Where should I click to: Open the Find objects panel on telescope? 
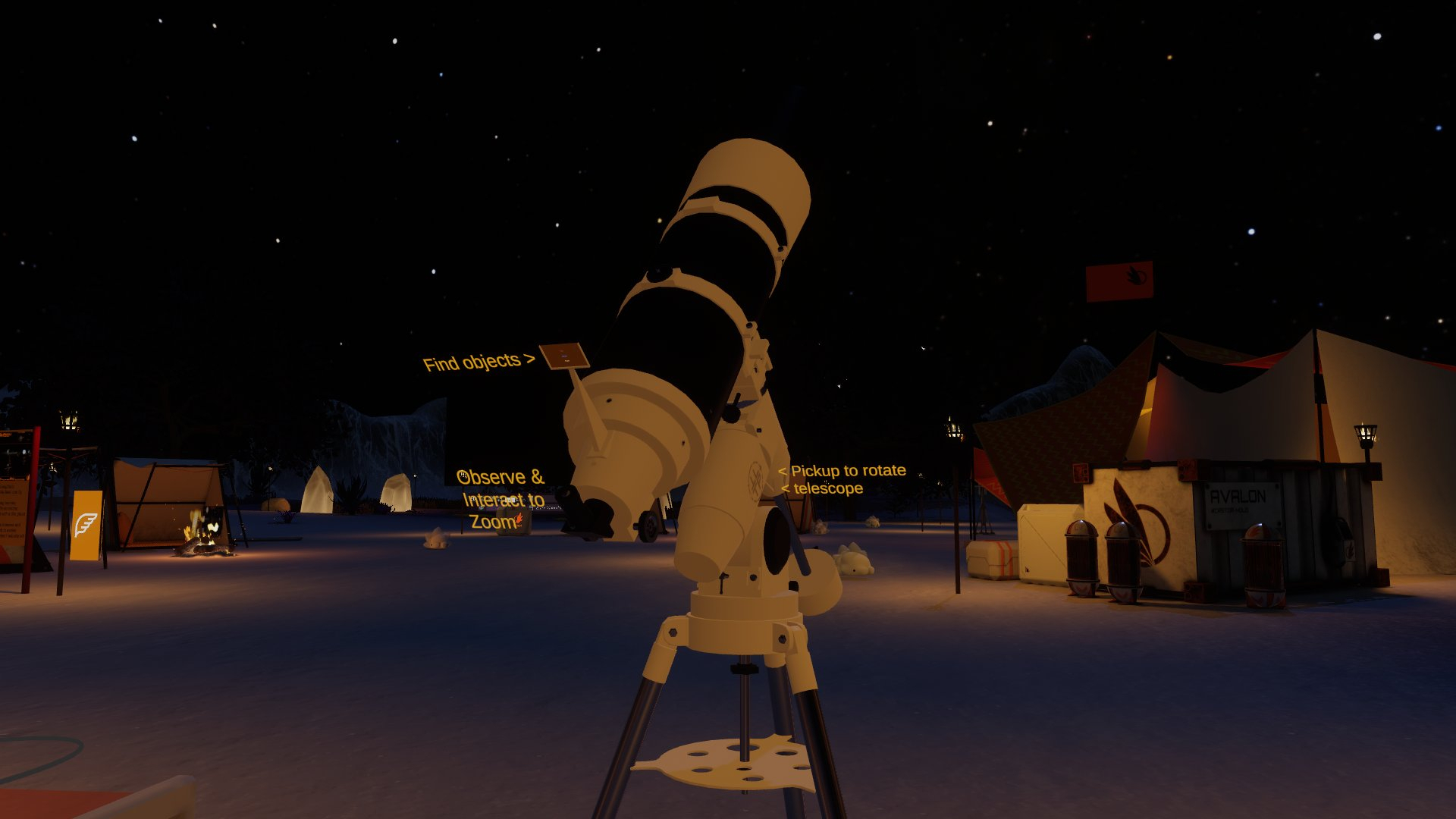(566, 356)
